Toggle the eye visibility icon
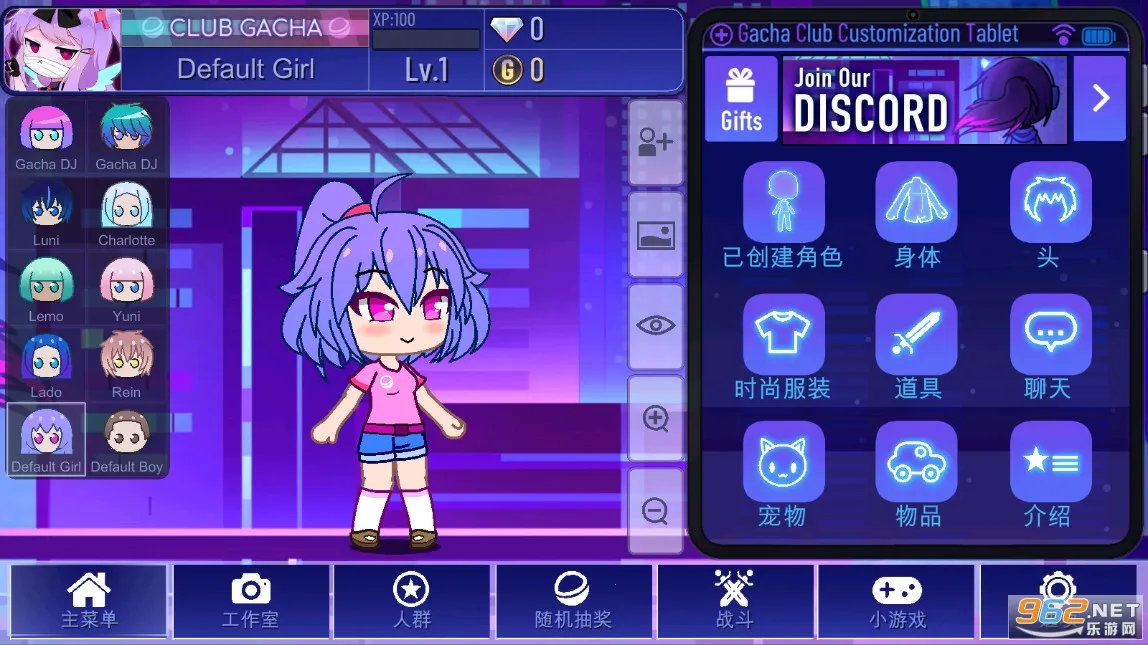Viewport: 1148px width, 645px height. click(x=656, y=325)
